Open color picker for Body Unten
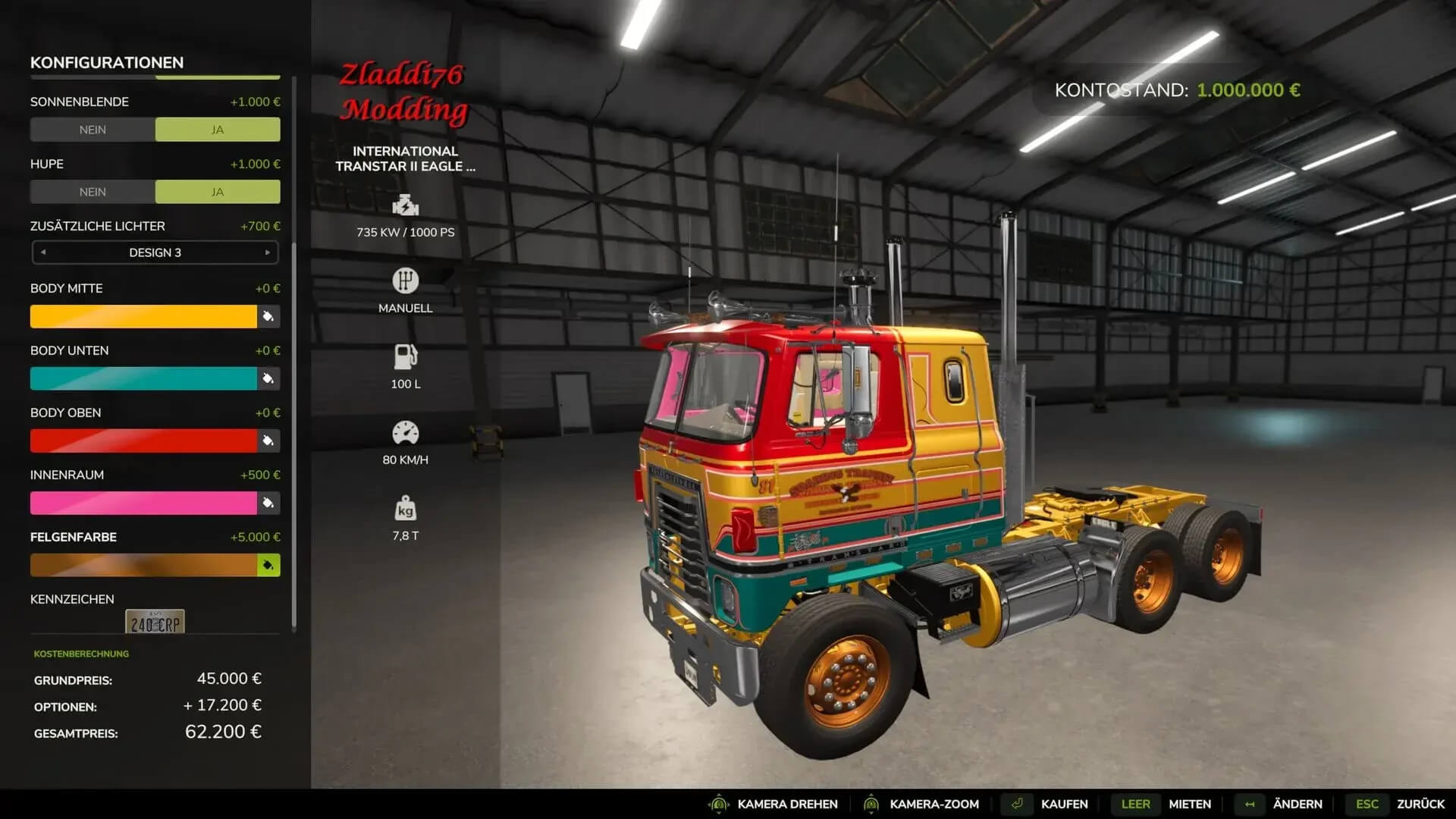Image resolution: width=1456 pixels, height=819 pixels. tap(268, 378)
